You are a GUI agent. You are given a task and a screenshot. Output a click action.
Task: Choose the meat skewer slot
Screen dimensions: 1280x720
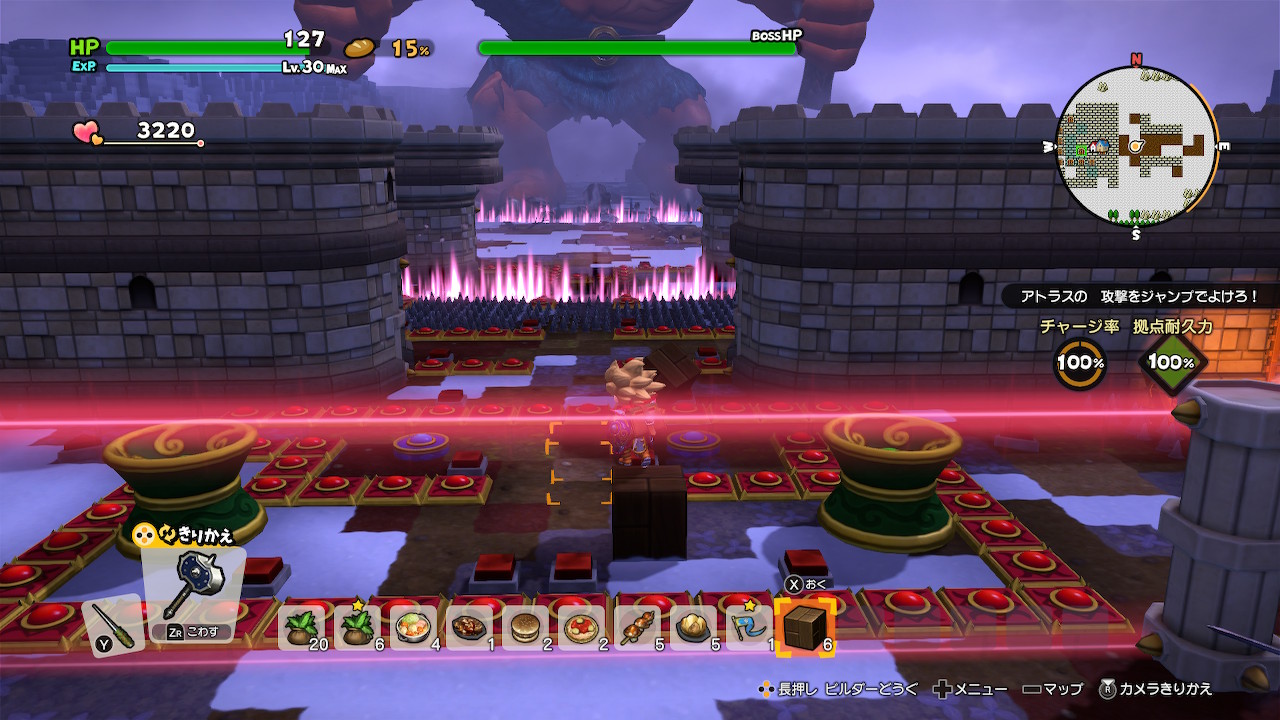pyautogui.click(x=637, y=628)
